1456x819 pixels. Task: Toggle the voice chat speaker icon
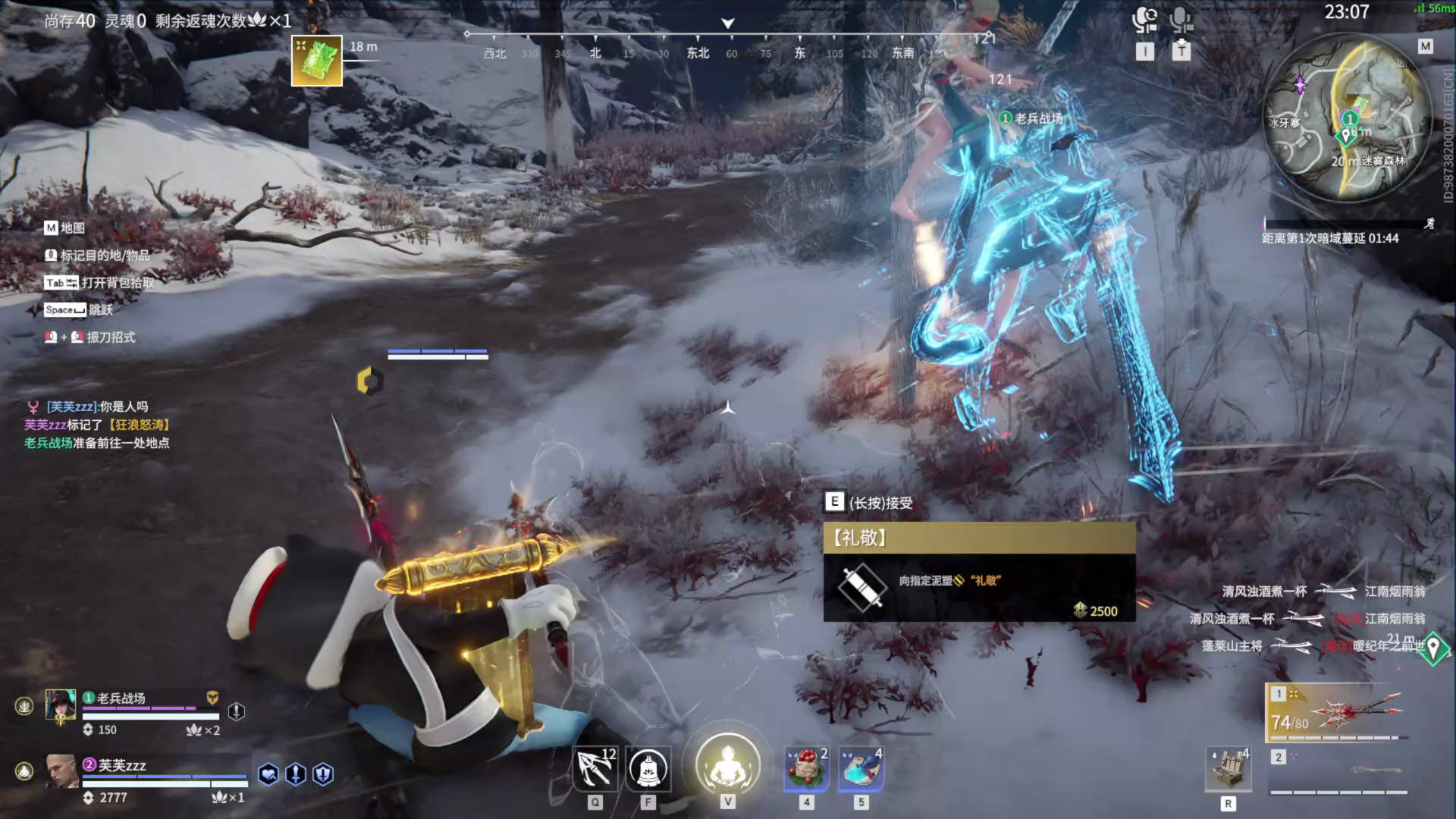coord(1144,20)
